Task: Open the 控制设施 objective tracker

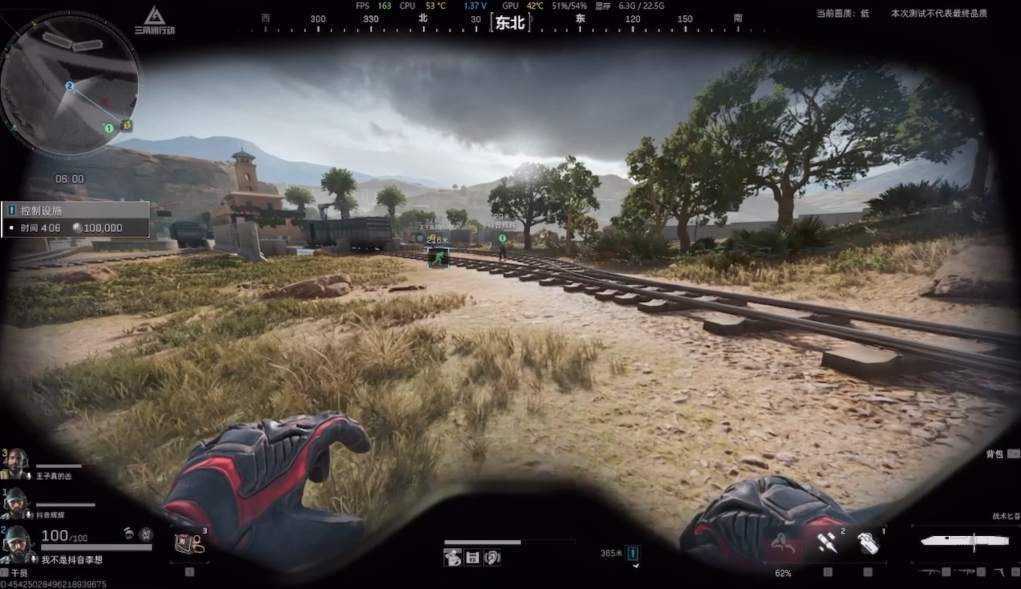Action: [76, 219]
